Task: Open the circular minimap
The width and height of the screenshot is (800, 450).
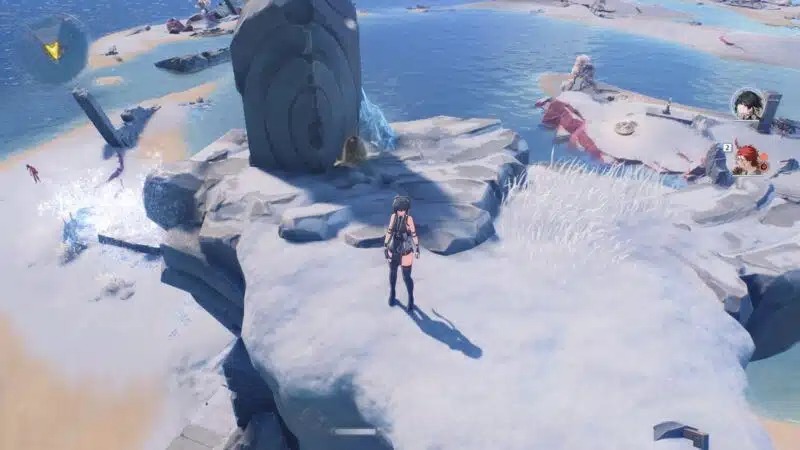Action: pyautogui.click(x=52, y=48)
